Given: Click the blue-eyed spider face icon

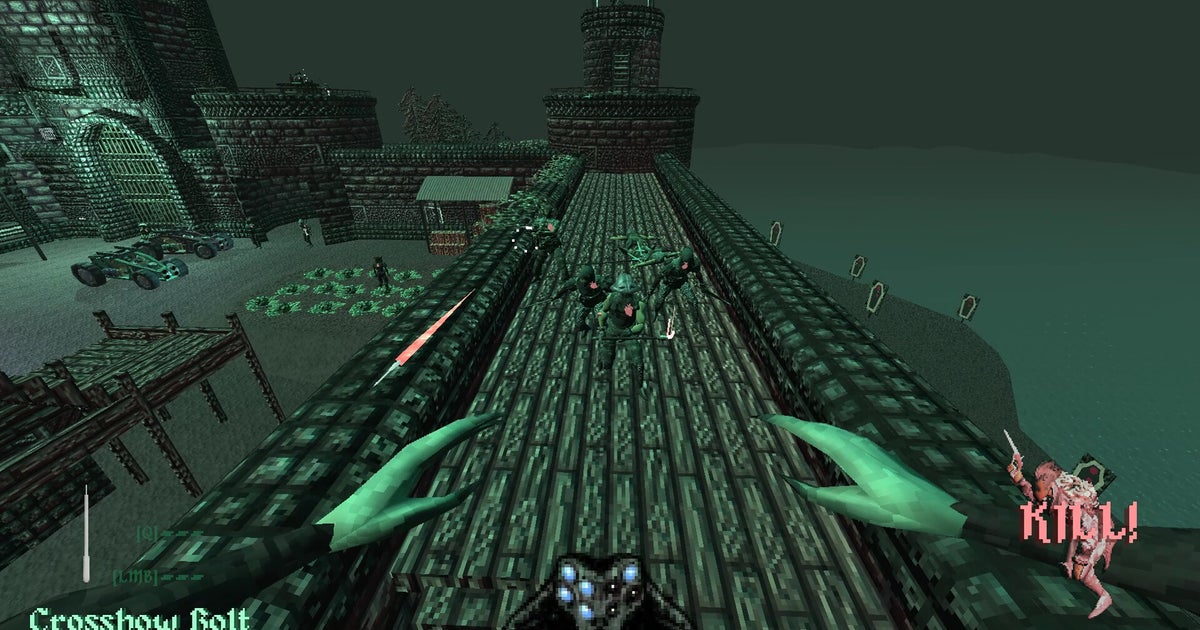Looking at the screenshot, I should tap(598, 590).
